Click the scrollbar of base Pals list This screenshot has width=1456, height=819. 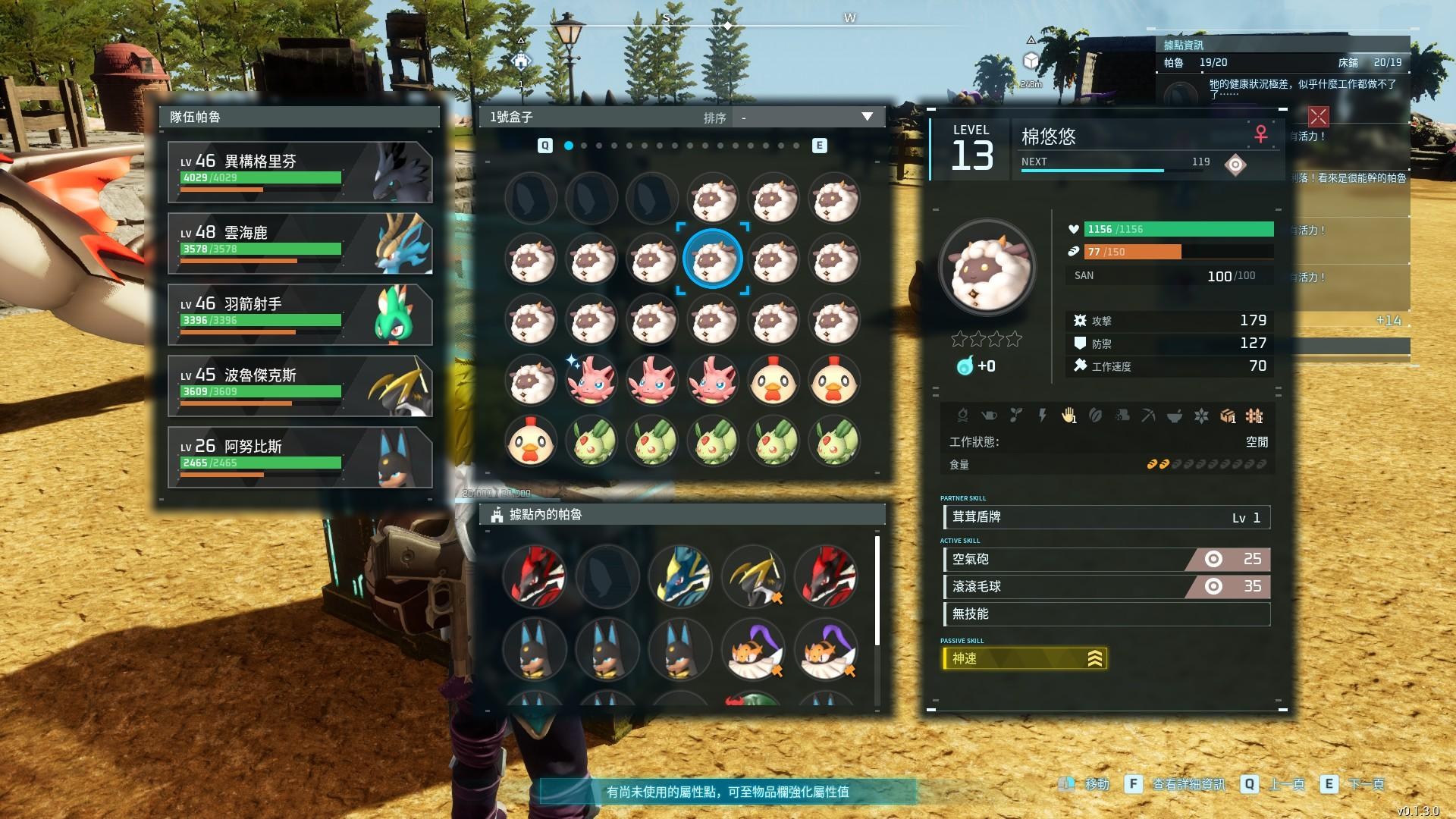pos(877,591)
